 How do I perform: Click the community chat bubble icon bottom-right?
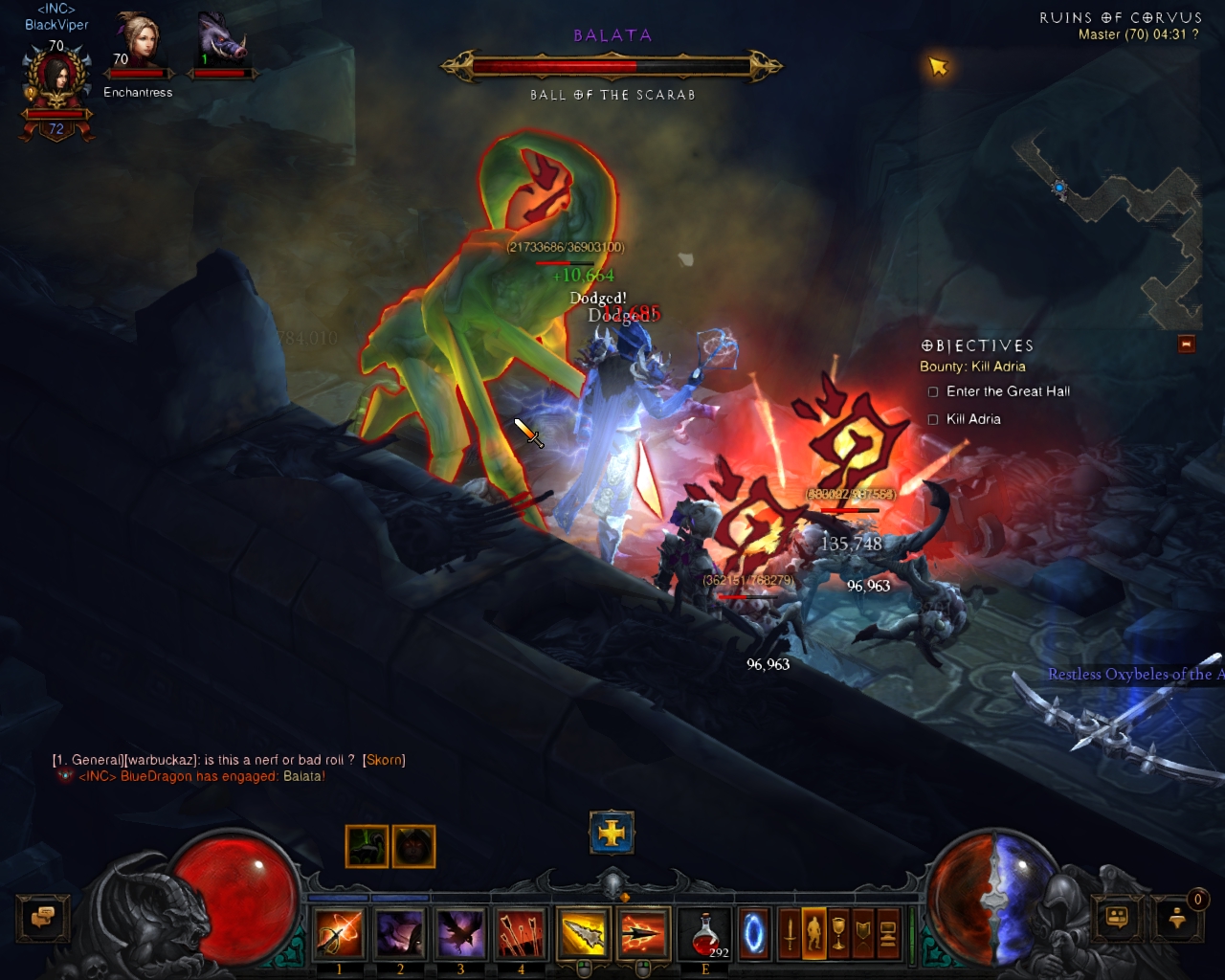coord(1116,919)
